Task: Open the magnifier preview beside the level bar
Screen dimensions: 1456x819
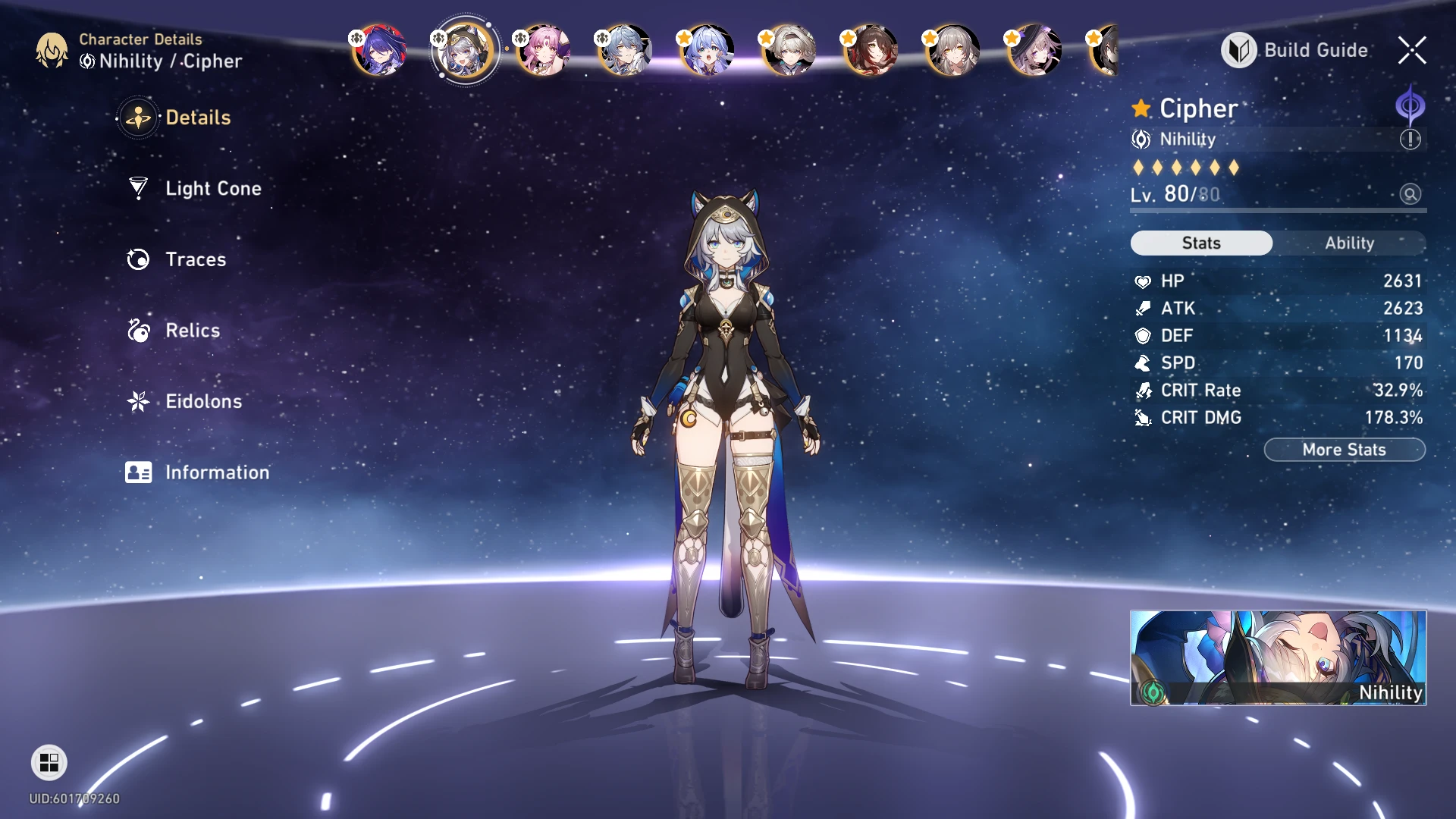Action: pos(1409,195)
